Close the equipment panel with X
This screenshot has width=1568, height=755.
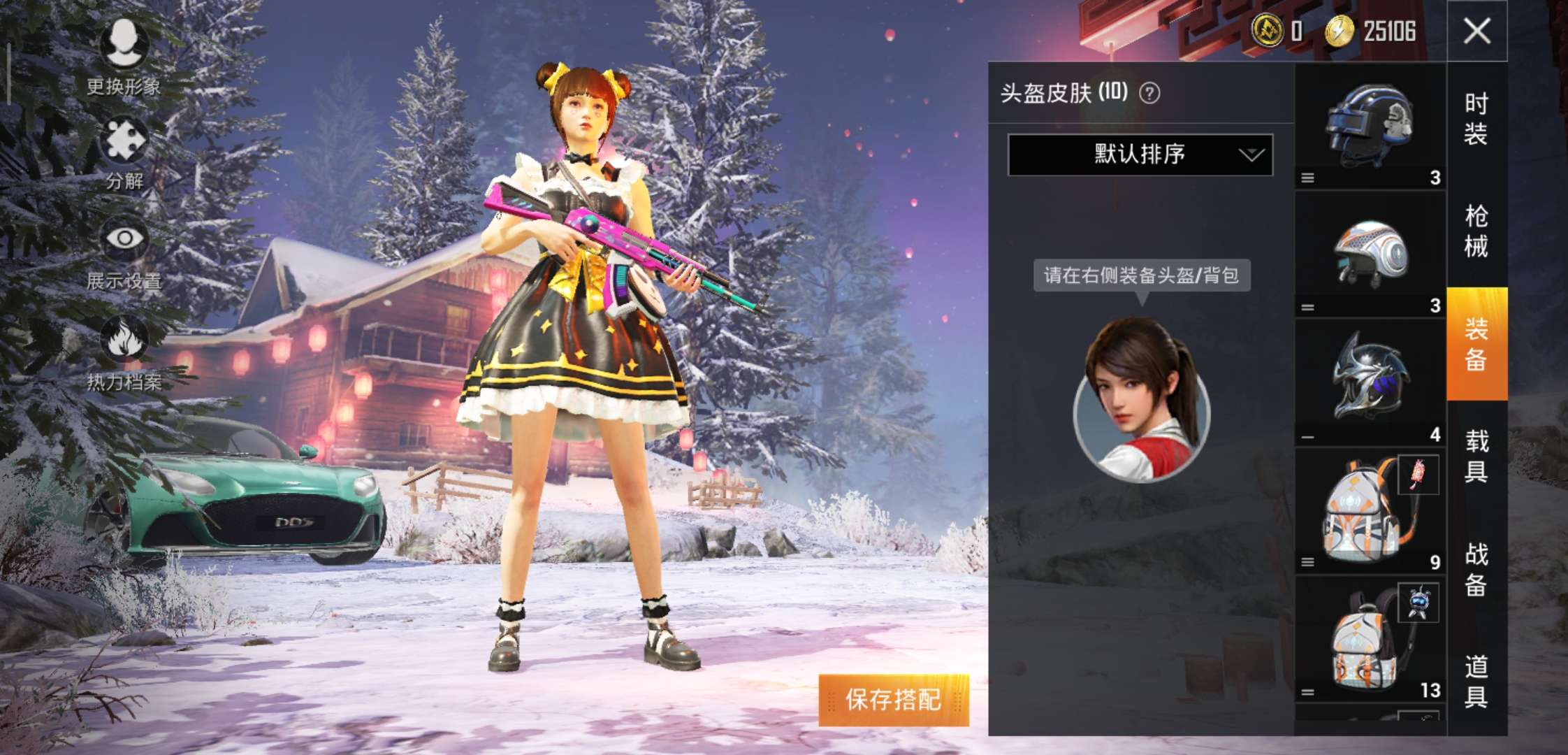click(1479, 31)
